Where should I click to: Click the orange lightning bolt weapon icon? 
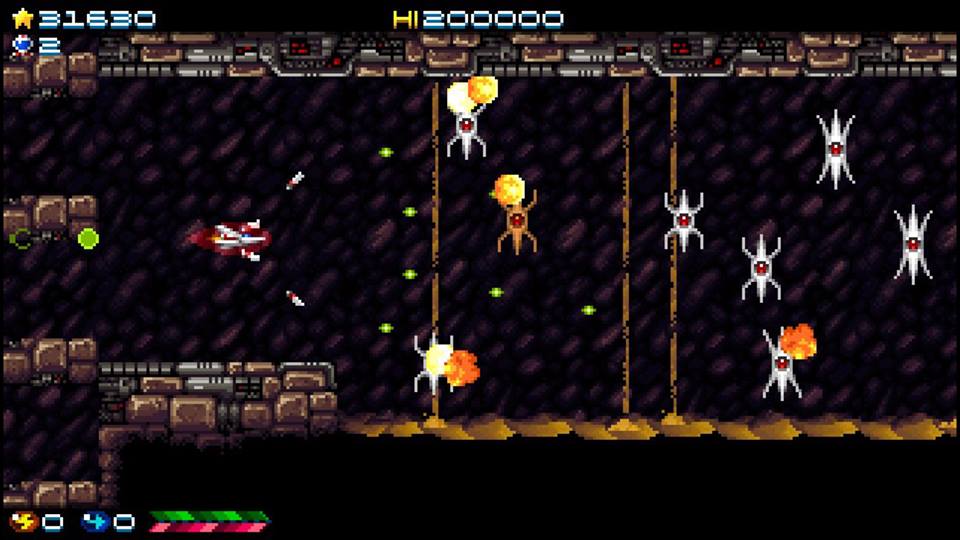[x=22, y=521]
